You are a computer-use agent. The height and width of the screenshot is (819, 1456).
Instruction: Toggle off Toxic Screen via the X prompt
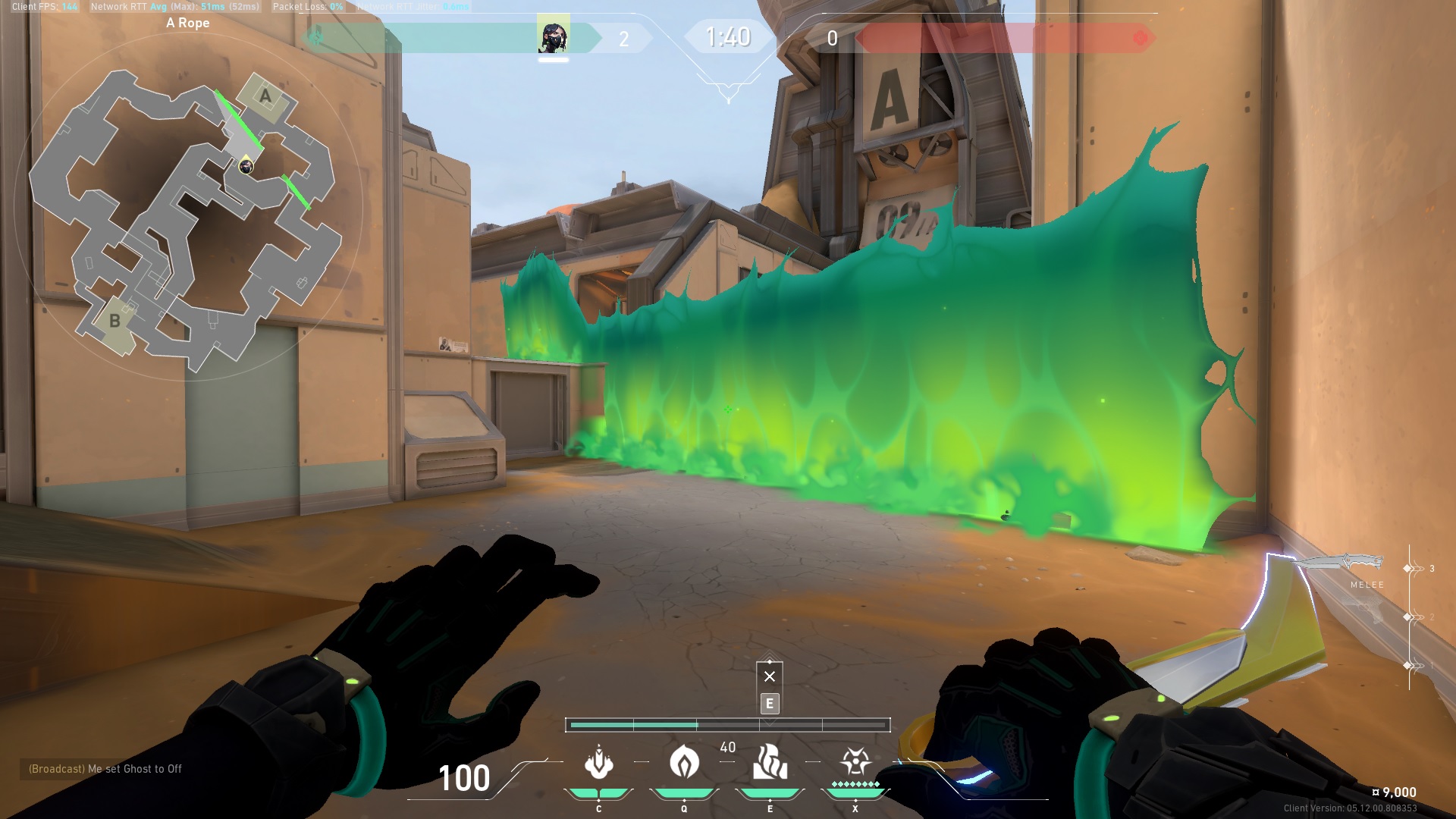click(769, 675)
